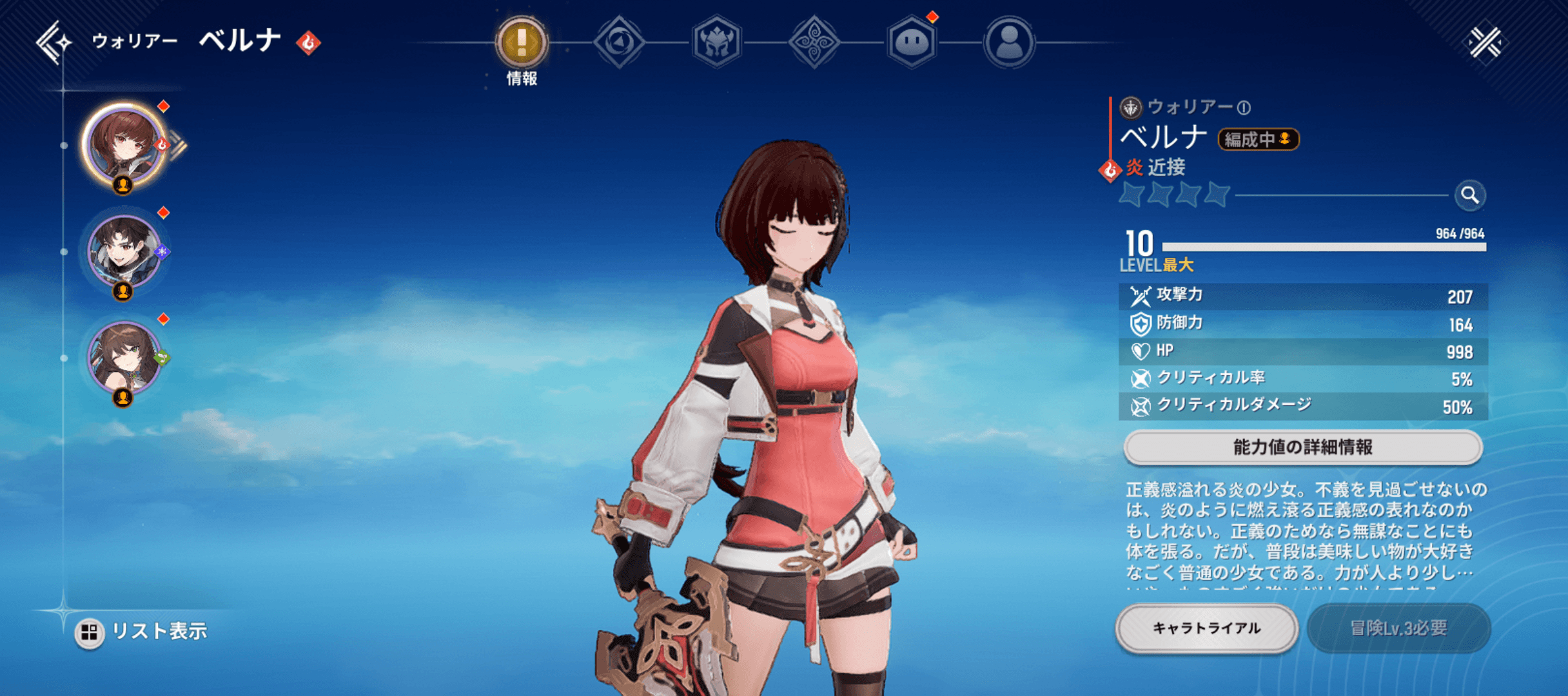Open the round-faced creature tab
This screenshot has height=696, width=1568.
click(912, 43)
